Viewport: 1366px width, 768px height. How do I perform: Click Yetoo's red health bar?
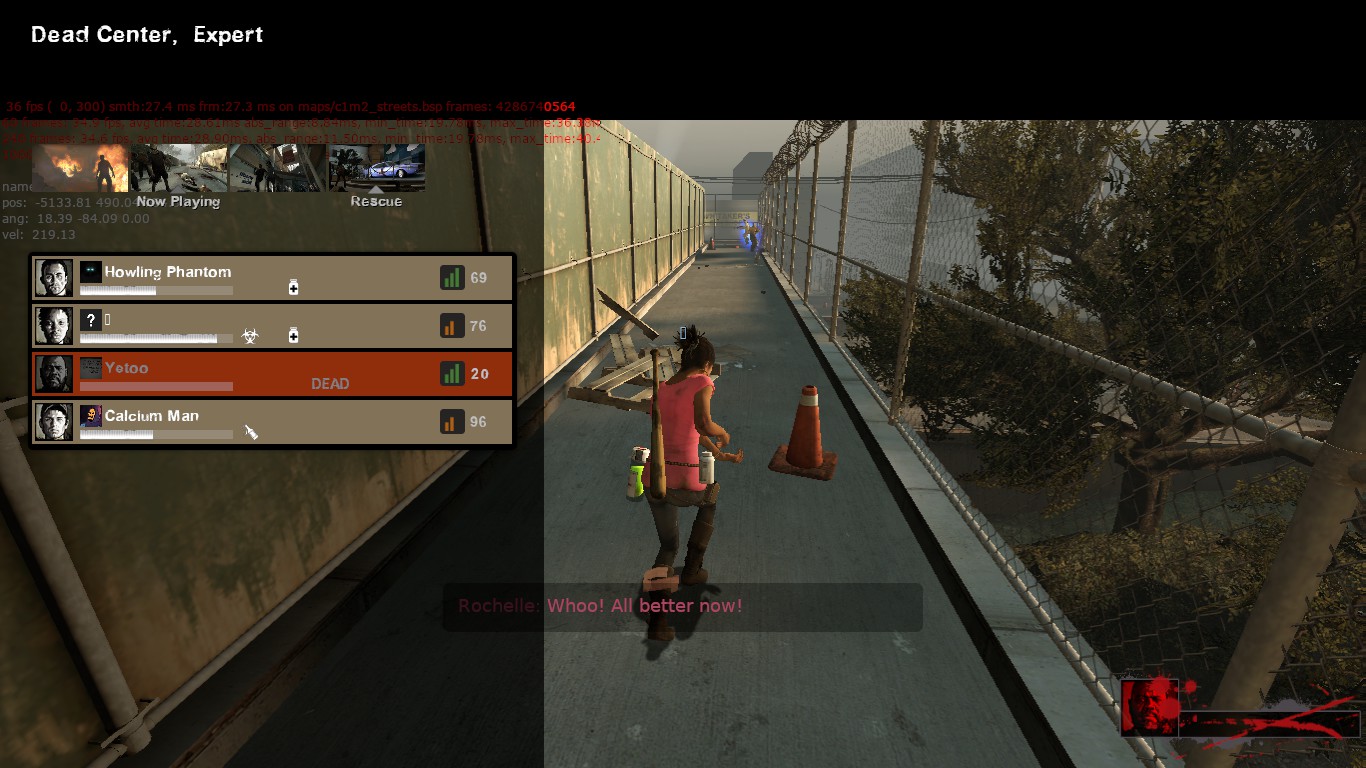coord(155,386)
